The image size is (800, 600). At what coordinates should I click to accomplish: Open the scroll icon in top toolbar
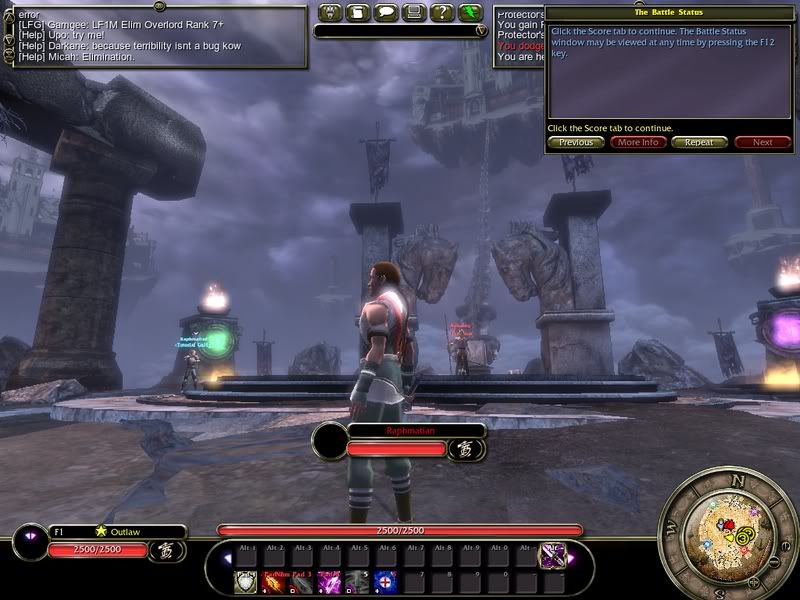coord(358,13)
